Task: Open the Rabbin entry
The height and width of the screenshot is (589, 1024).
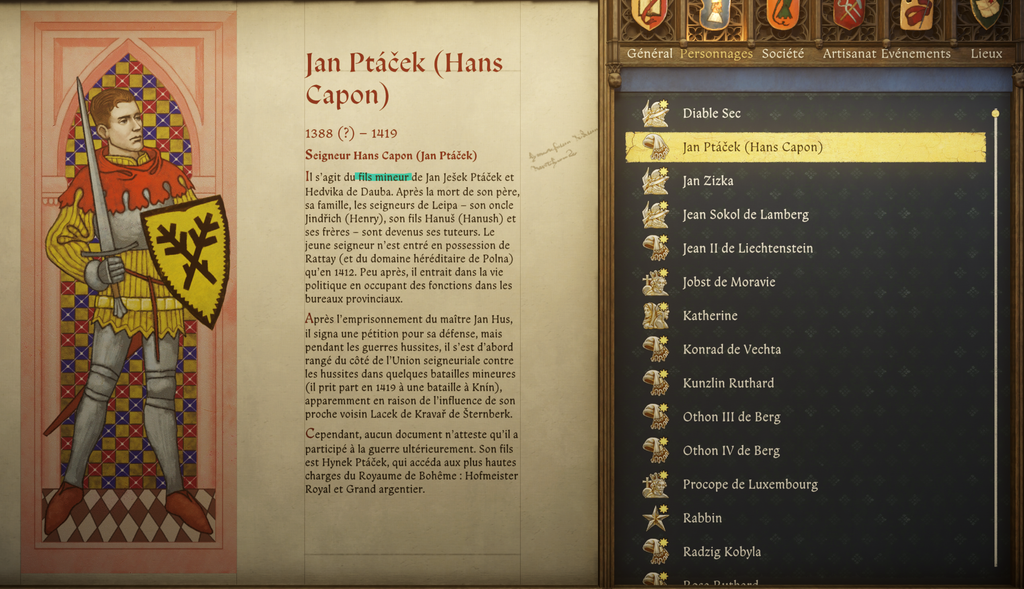Action: pos(702,518)
